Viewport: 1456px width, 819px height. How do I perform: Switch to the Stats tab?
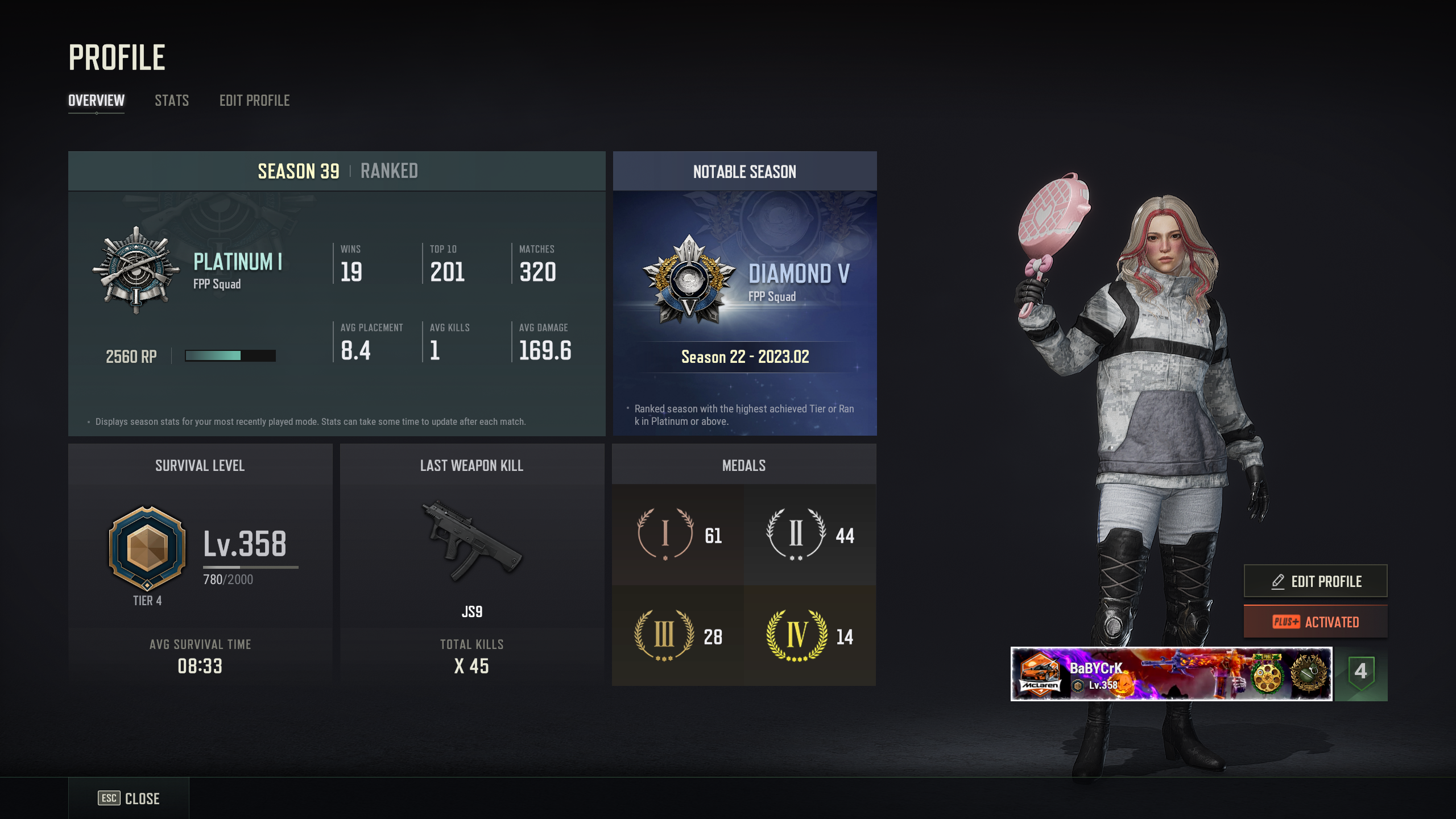click(x=171, y=101)
